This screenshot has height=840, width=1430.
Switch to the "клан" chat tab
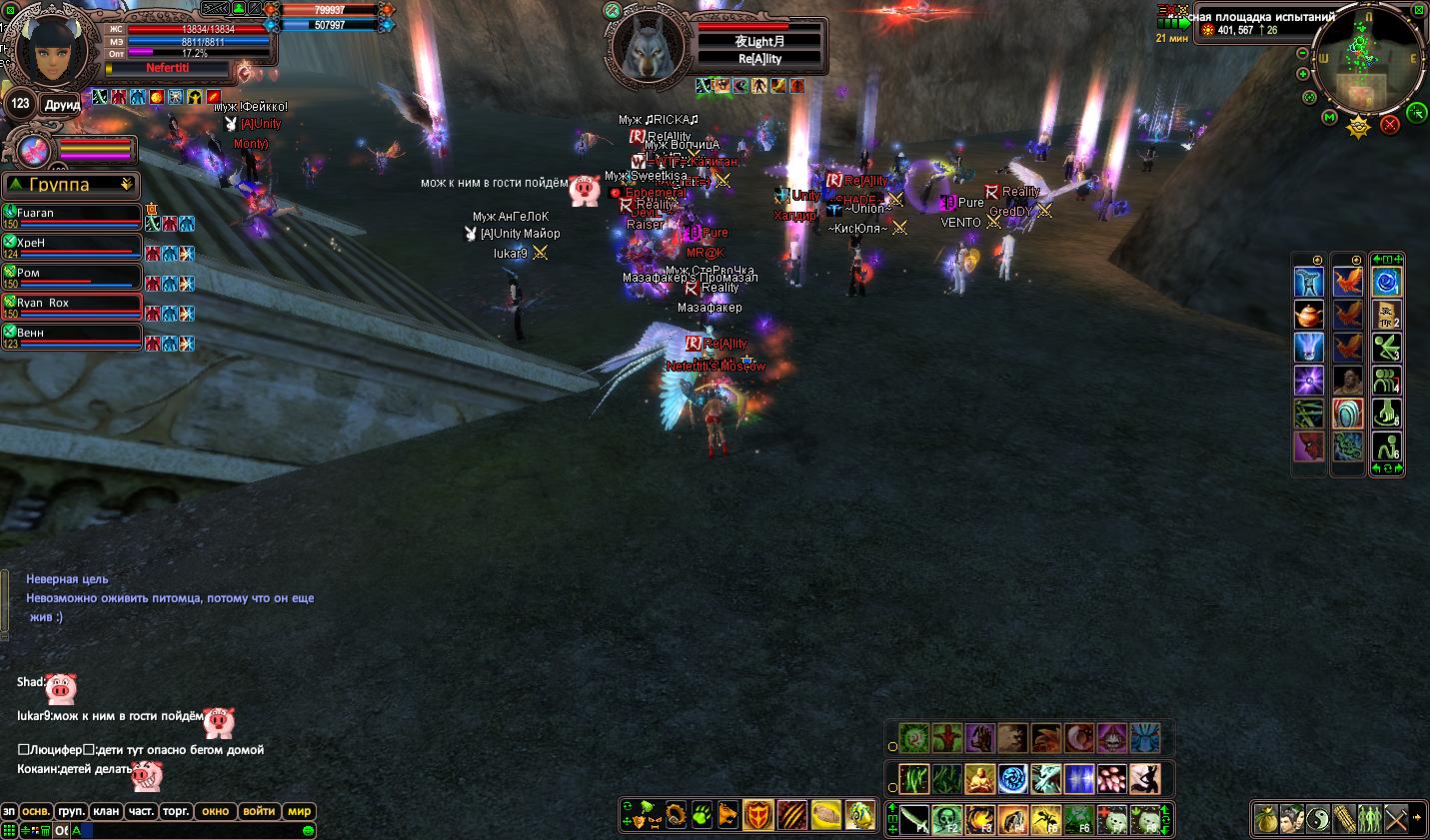(106, 811)
